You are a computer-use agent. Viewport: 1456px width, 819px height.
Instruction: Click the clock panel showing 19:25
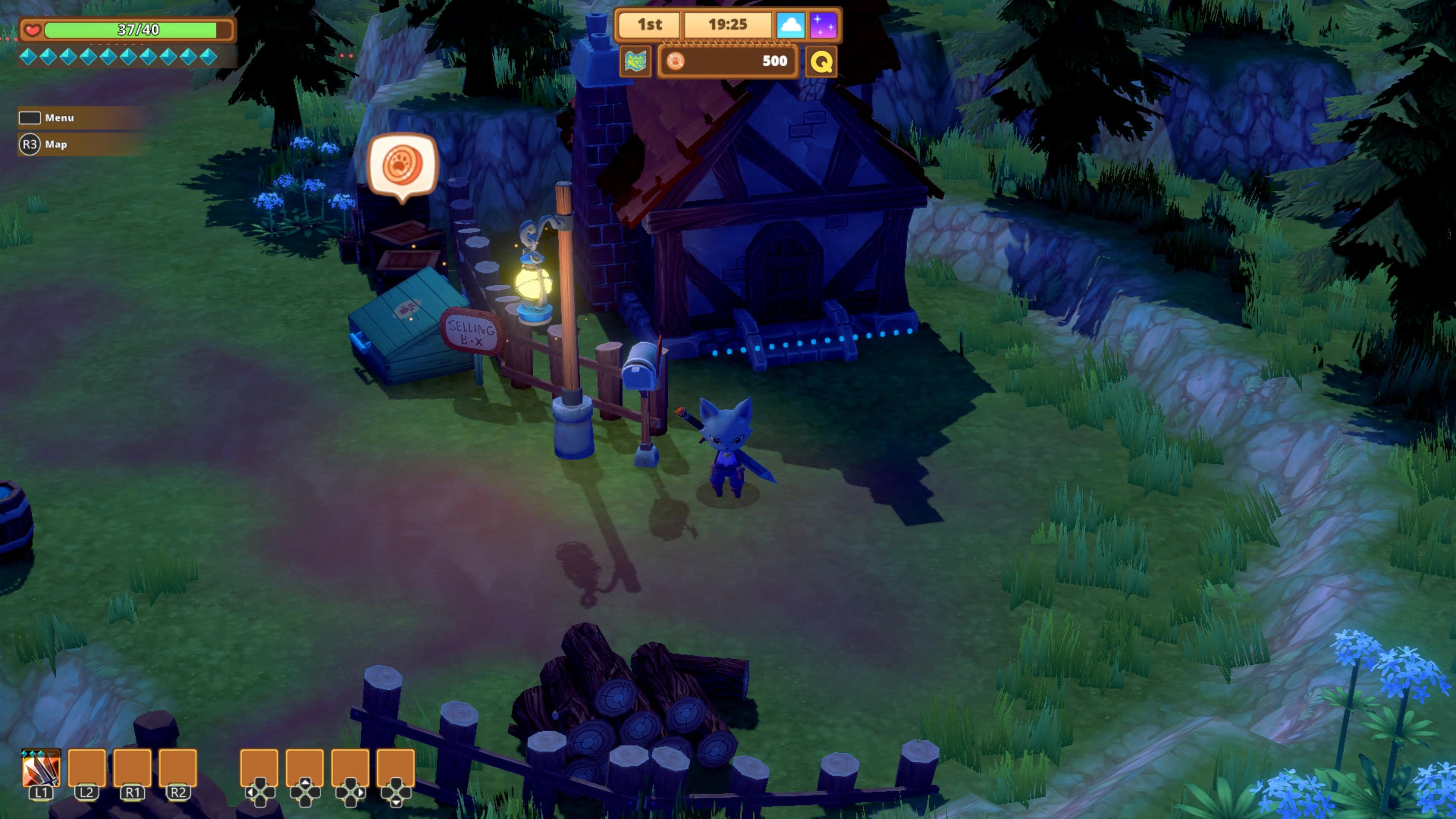point(729,25)
